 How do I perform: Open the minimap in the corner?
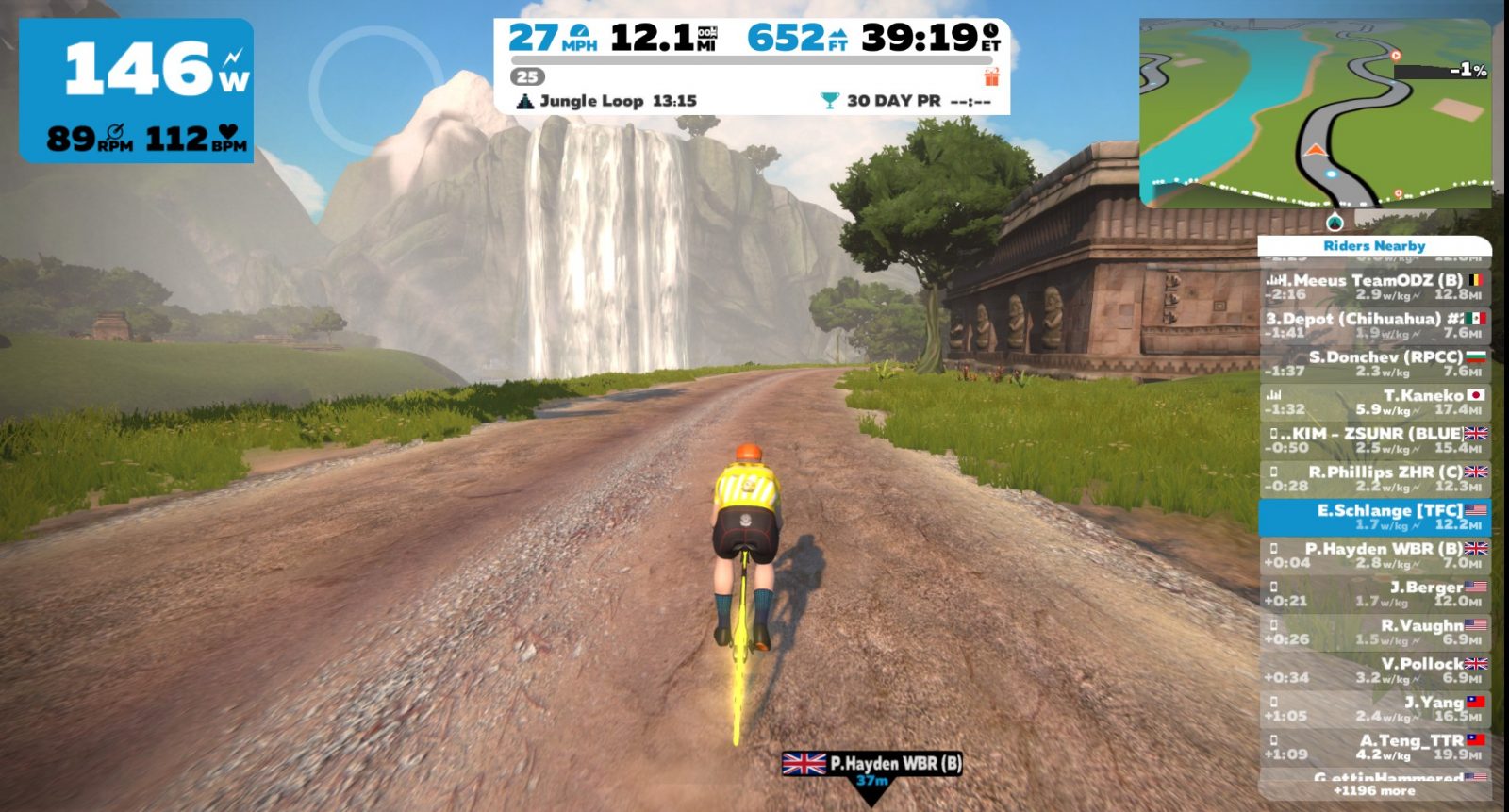tap(1316, 113)
